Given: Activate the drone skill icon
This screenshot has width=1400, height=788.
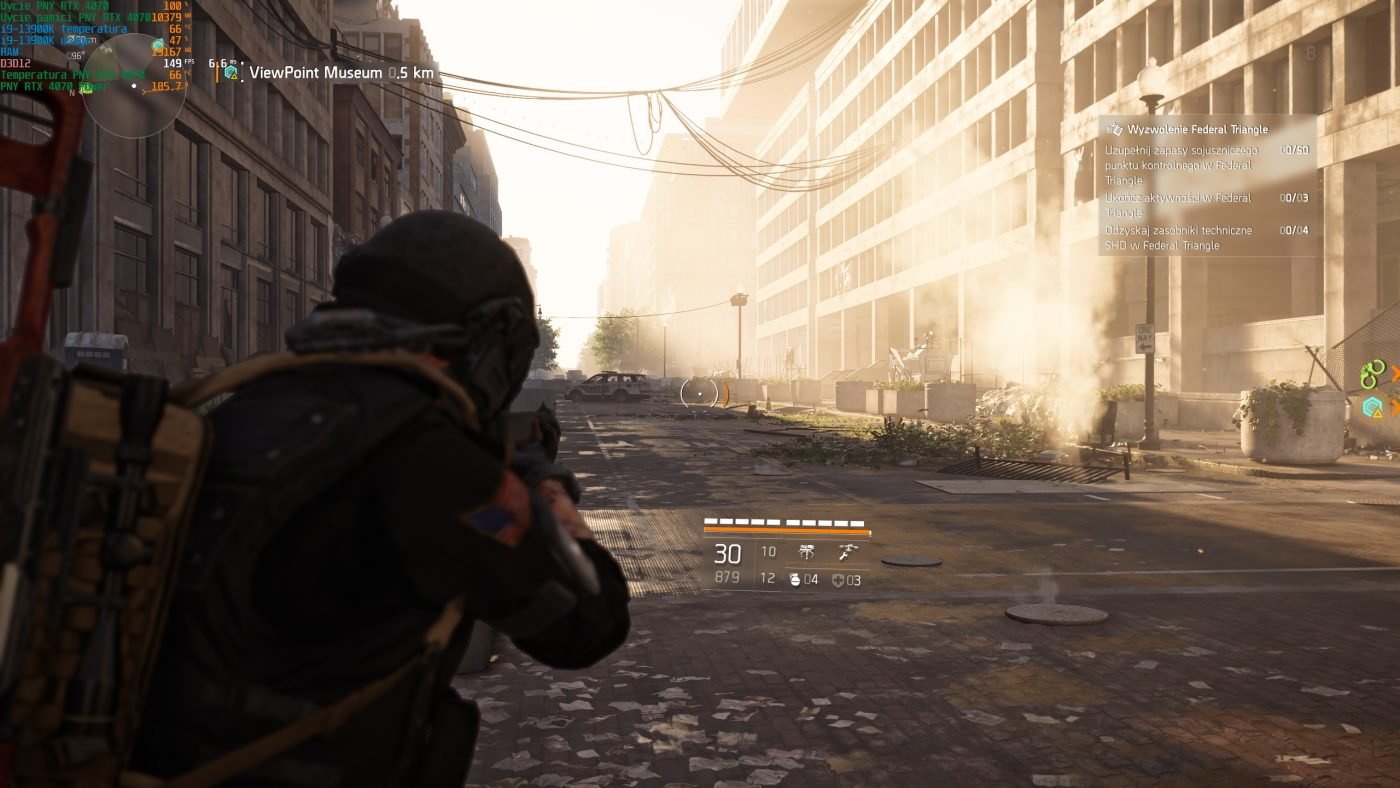Looking at the screenshot, I should [x=807, y=552].
